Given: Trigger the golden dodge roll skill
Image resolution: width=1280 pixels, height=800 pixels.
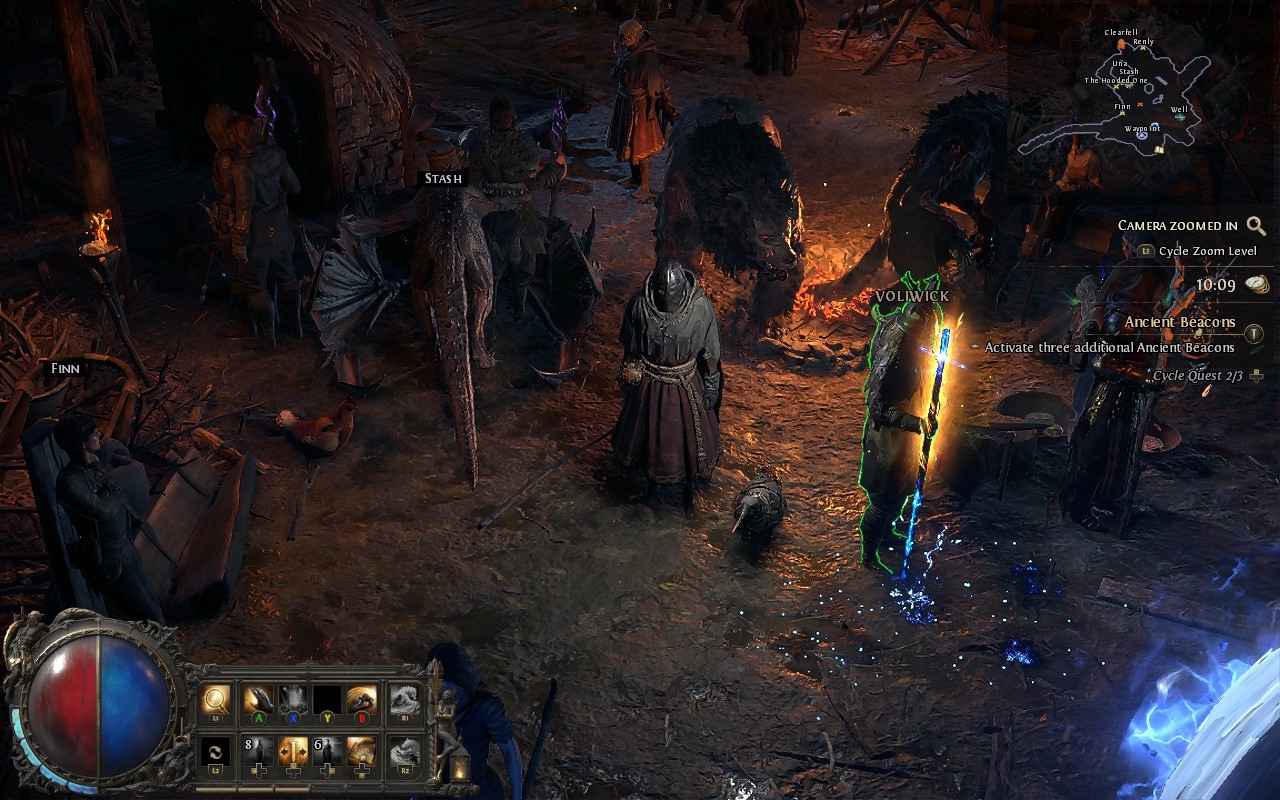Looking at the screenshot, I should (x=361, y=699).
